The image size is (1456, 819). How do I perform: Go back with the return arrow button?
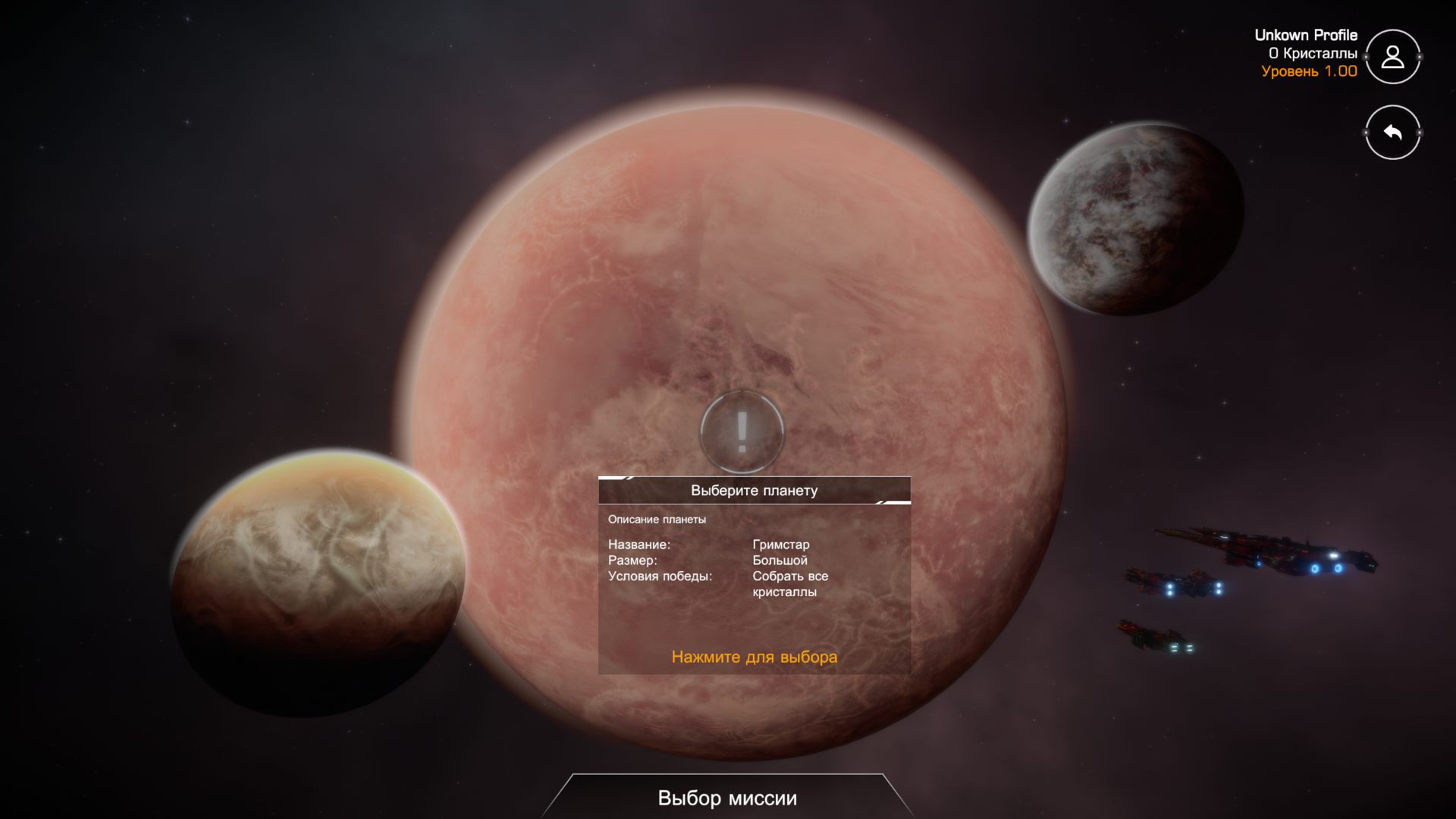click(x=1392, y=133)
